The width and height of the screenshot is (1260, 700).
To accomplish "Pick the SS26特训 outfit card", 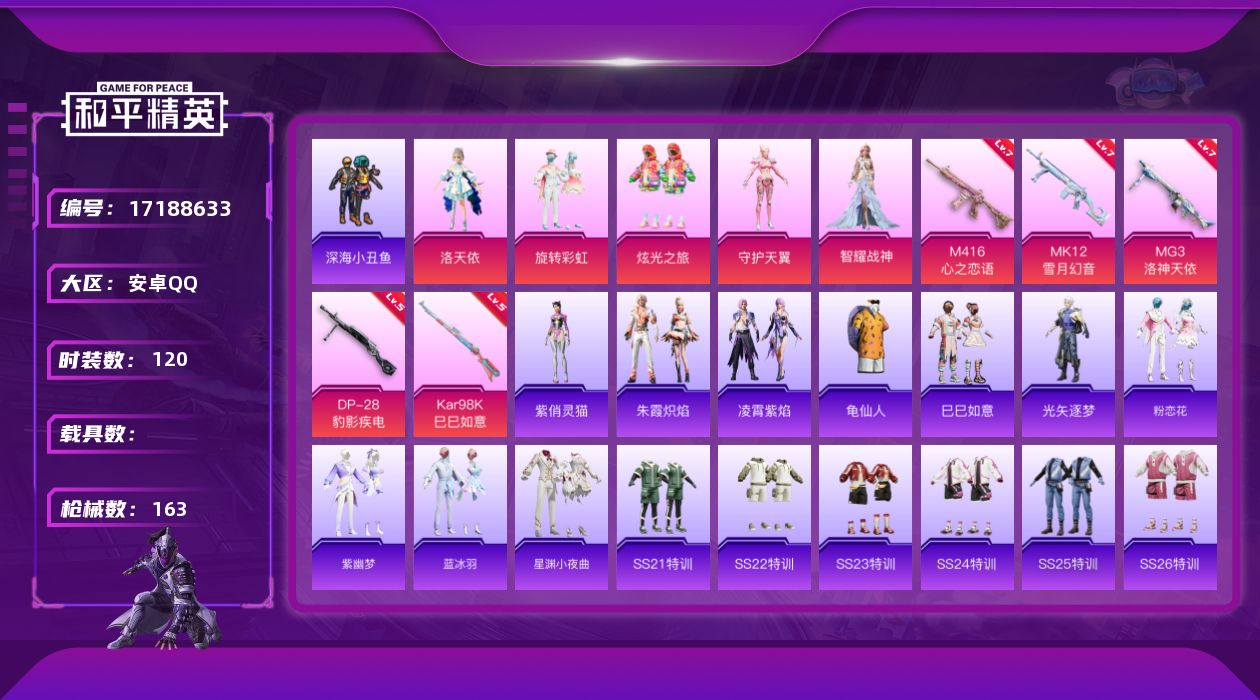I will 1170,517.
